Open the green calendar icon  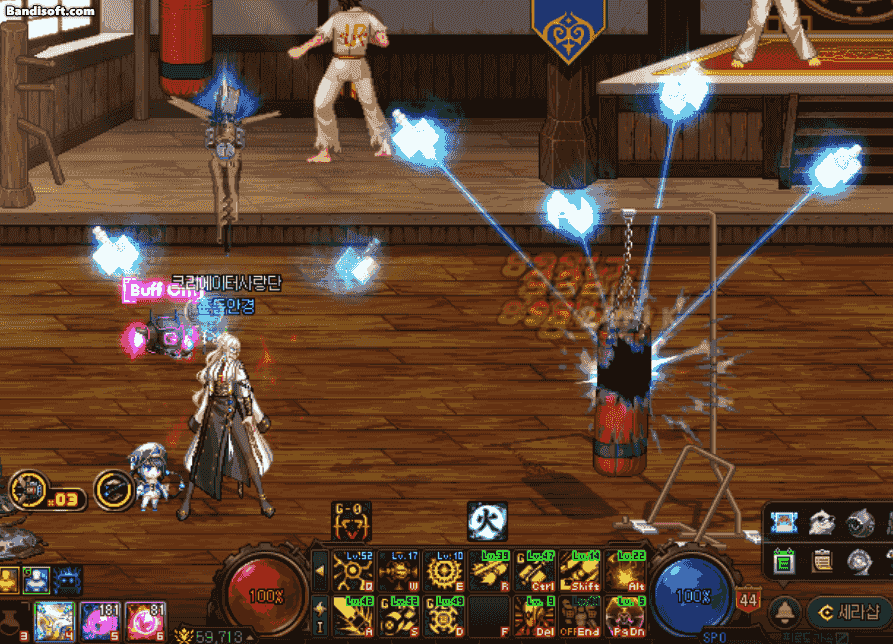786,561
